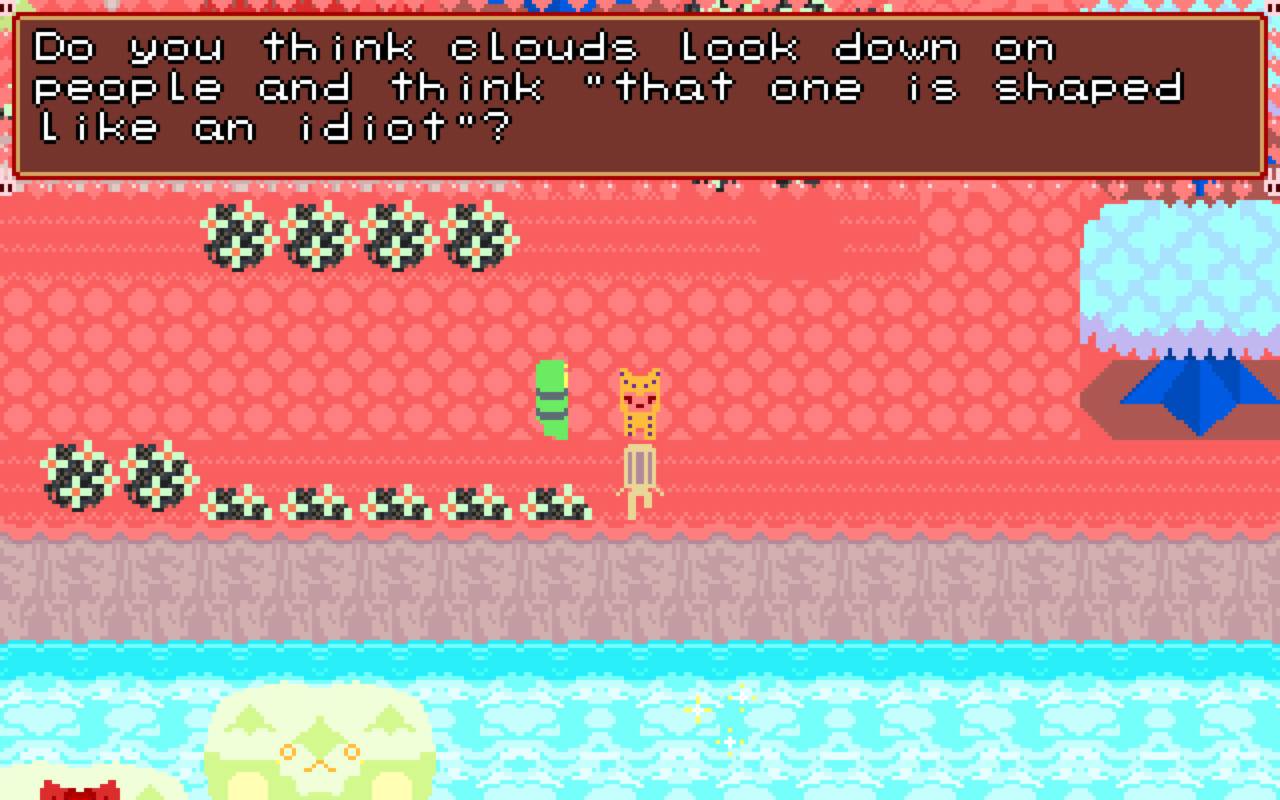
Task: Click the orange cat character sprite
Action: click(640, 400)
